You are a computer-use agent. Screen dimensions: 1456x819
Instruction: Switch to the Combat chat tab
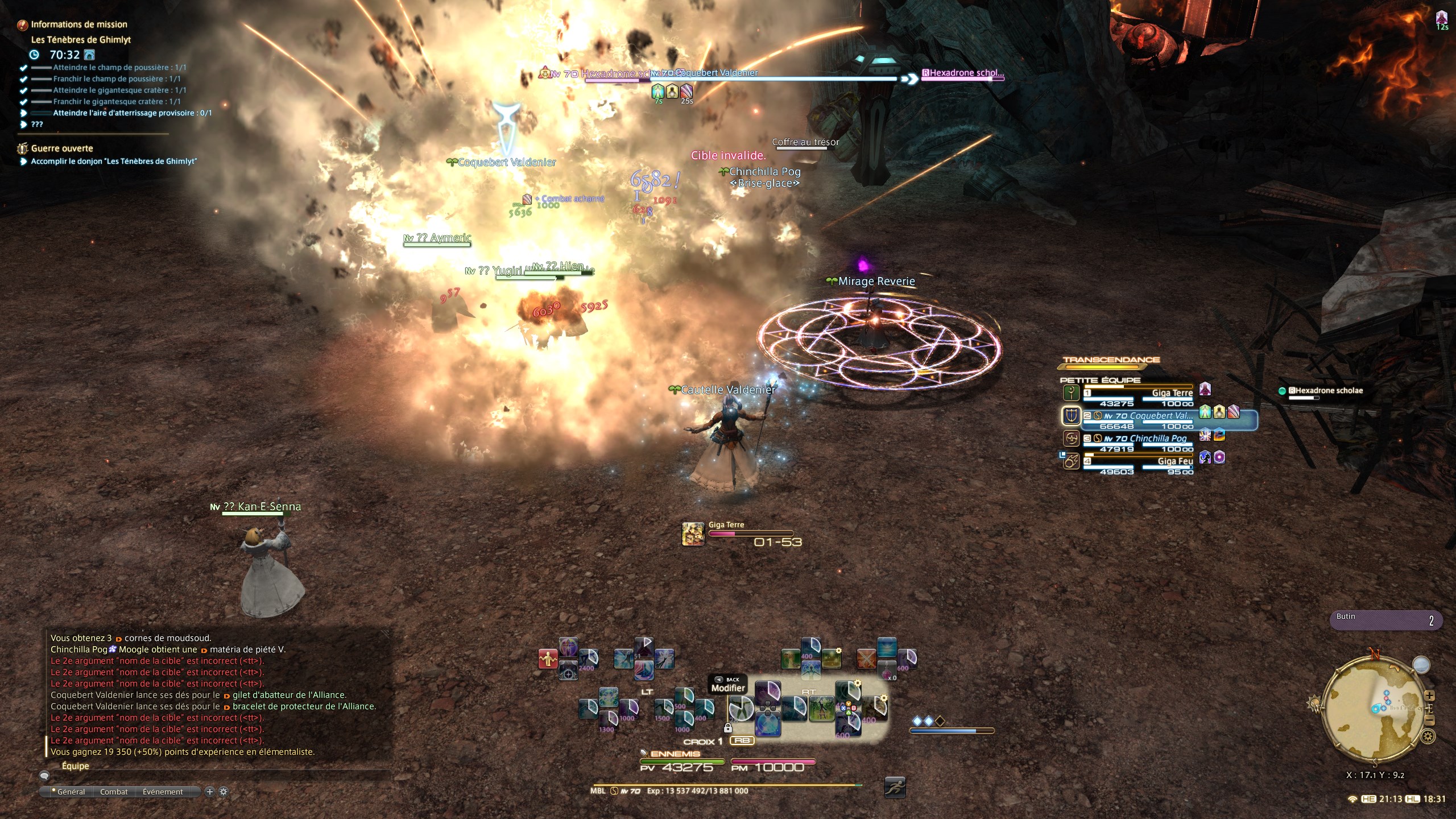114,792
